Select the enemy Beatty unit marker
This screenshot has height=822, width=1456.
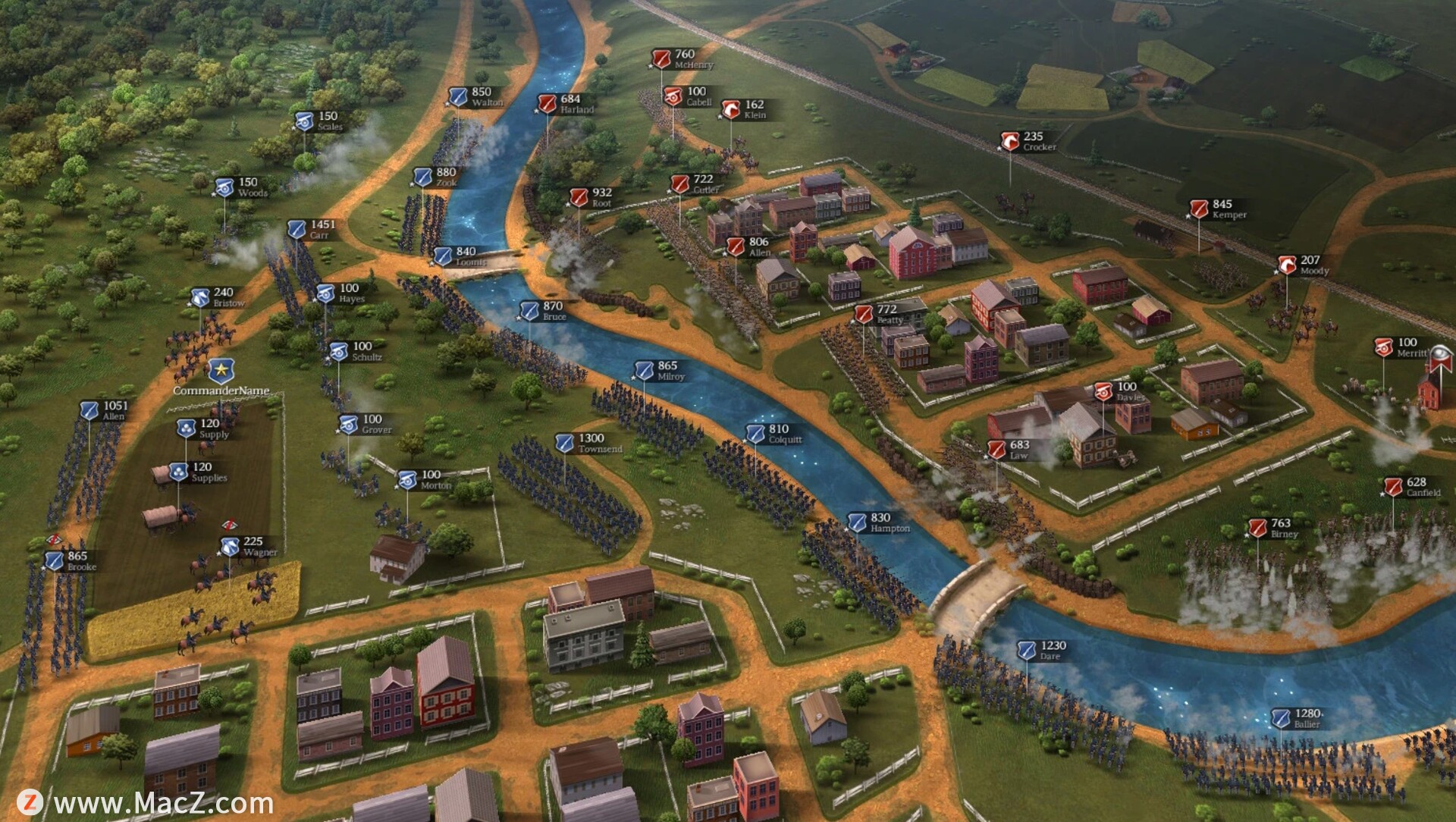pos(864,314)
